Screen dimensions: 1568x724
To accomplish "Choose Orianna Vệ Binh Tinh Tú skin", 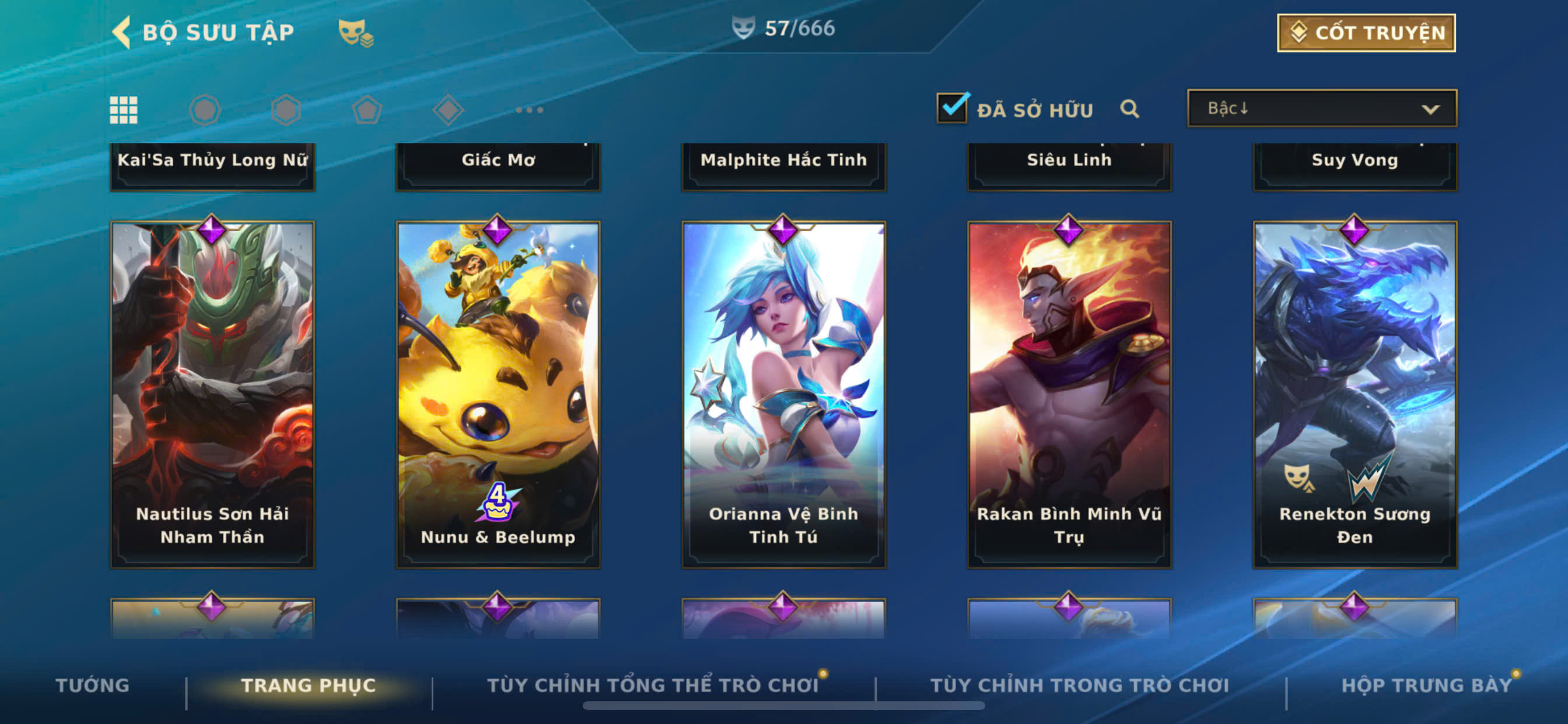I will pyautogui.click(x=783, y=394).
